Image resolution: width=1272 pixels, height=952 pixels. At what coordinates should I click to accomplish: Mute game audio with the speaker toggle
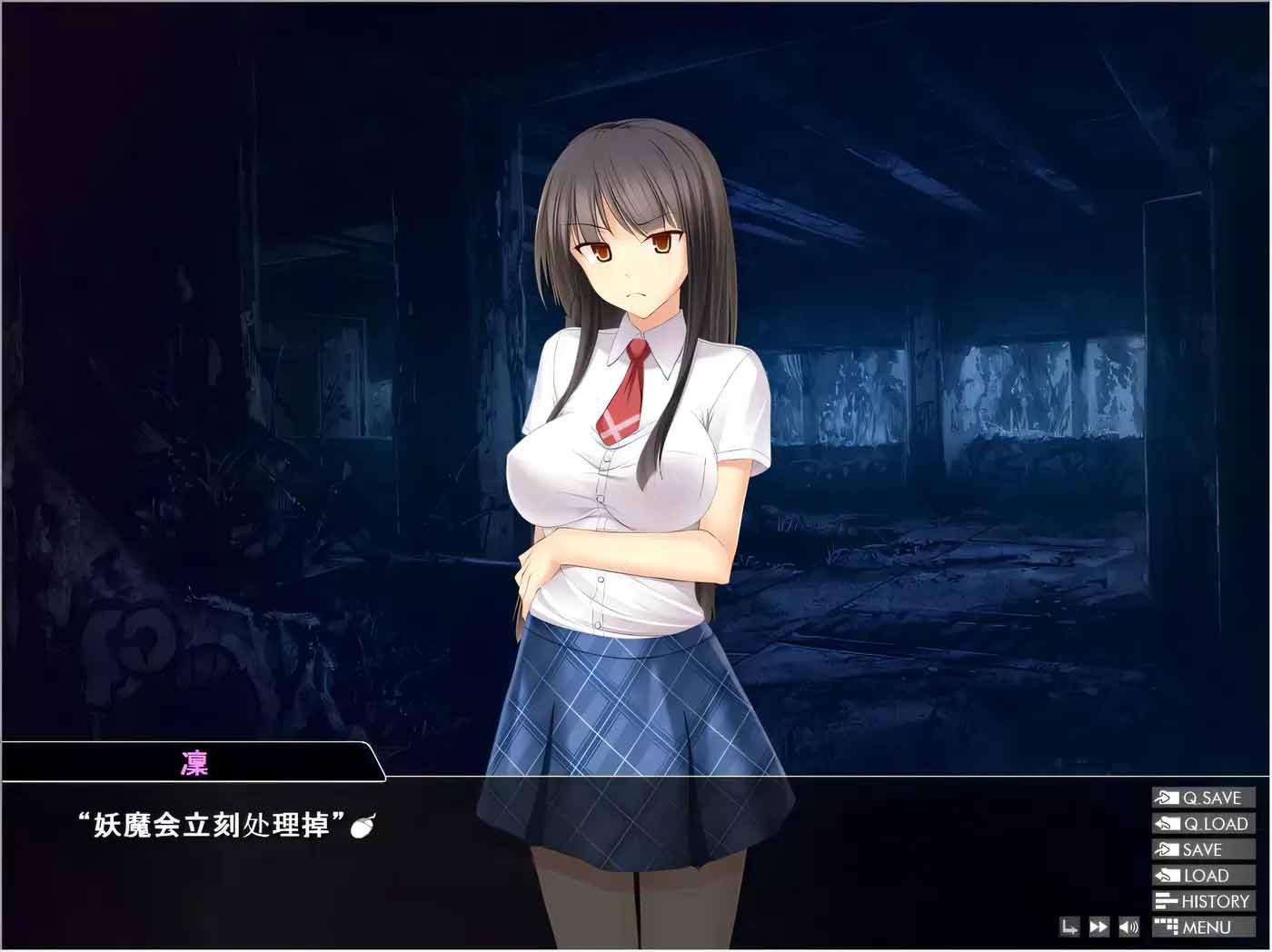[1128, 927]
